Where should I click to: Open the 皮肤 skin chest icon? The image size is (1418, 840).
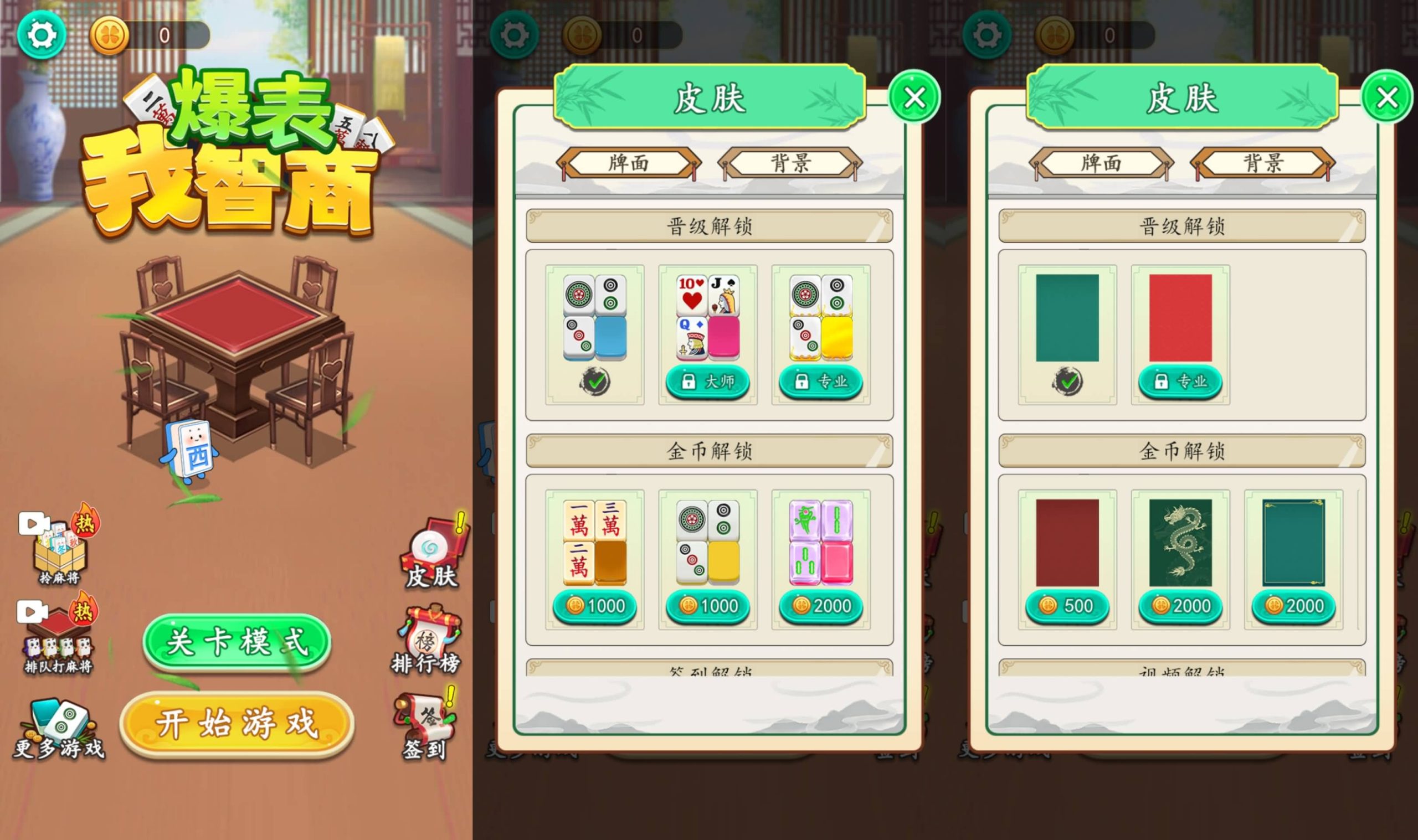tap(433, 554)
